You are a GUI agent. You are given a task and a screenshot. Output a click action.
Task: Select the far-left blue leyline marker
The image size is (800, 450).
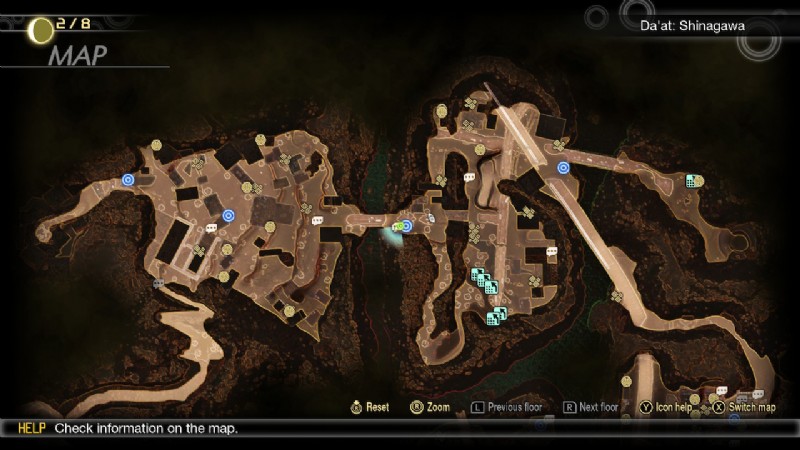128,180
